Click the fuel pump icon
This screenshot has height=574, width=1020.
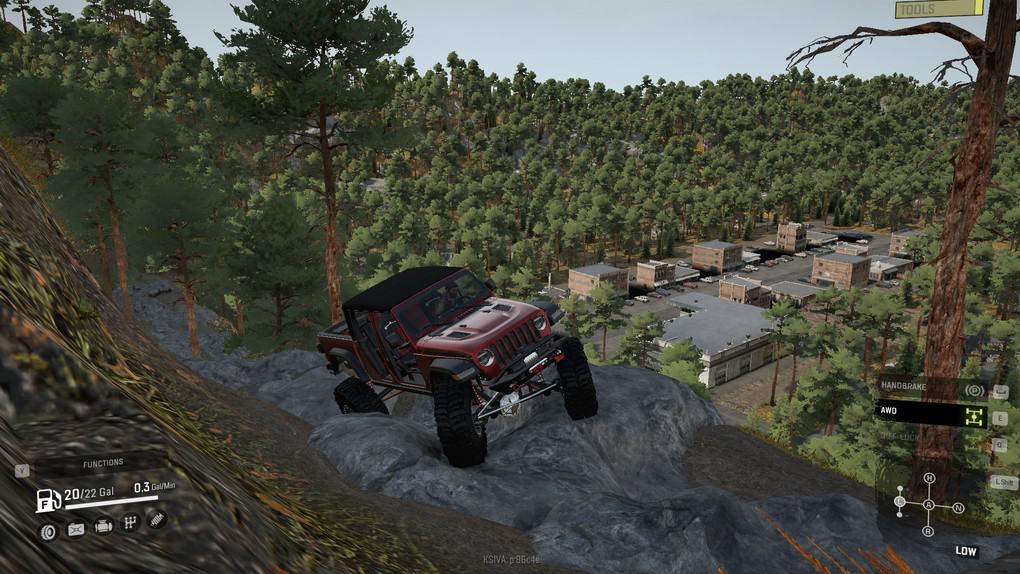48,499
